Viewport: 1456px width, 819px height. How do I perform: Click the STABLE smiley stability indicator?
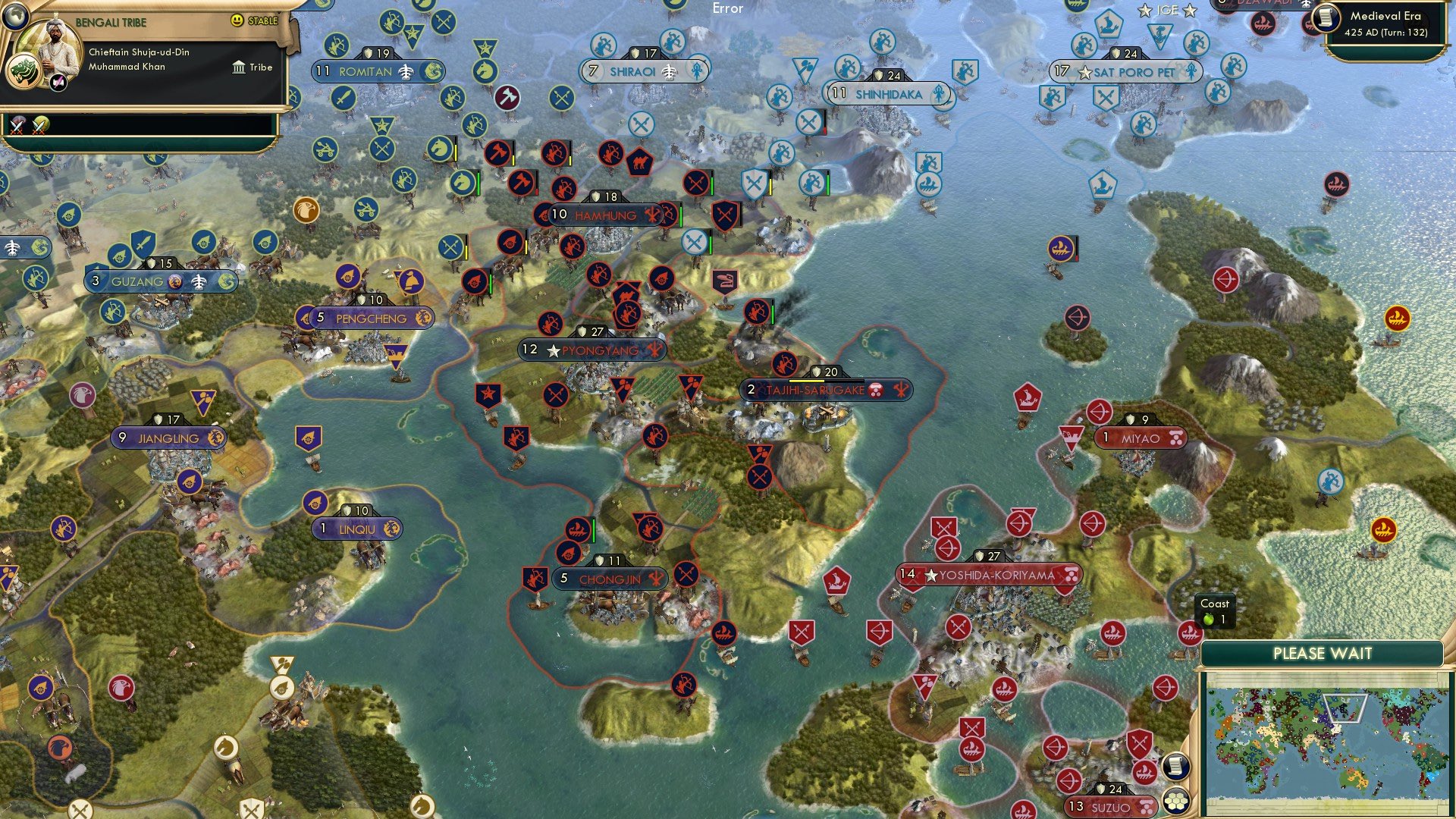pos(238,22)
